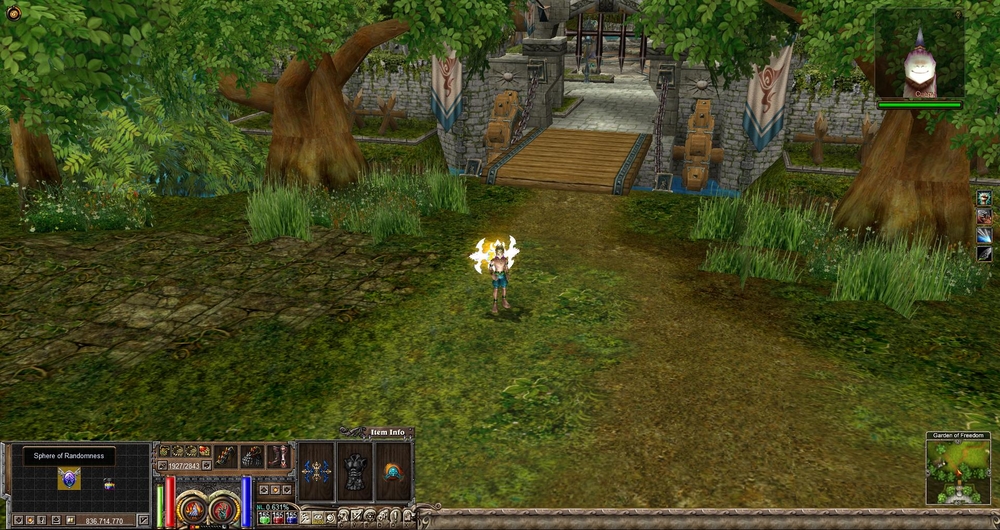The image size is (1000, 530).
Task: Click the button right of the gold amount
Action: [142, 520]
